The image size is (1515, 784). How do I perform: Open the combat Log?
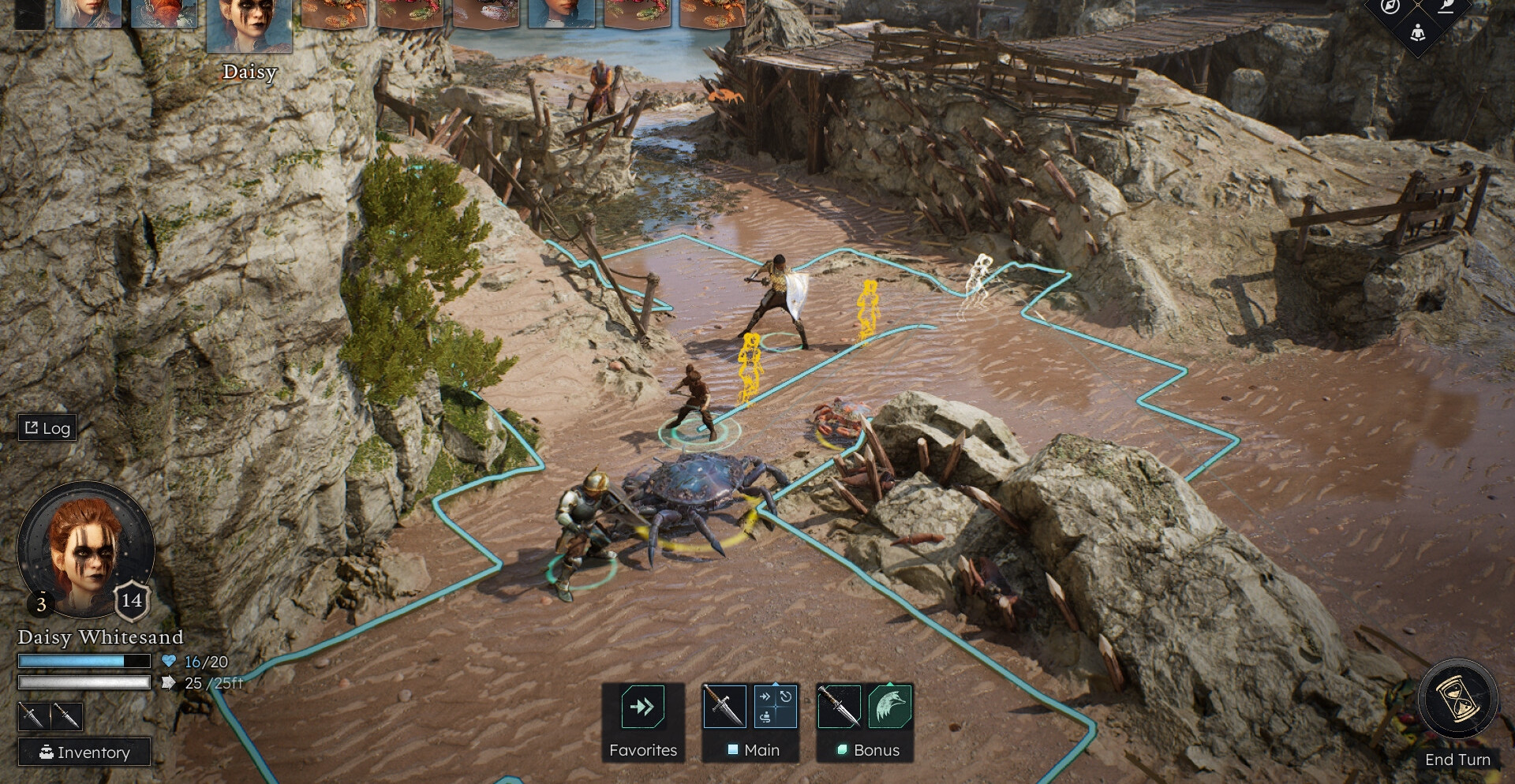pos(47,428)
